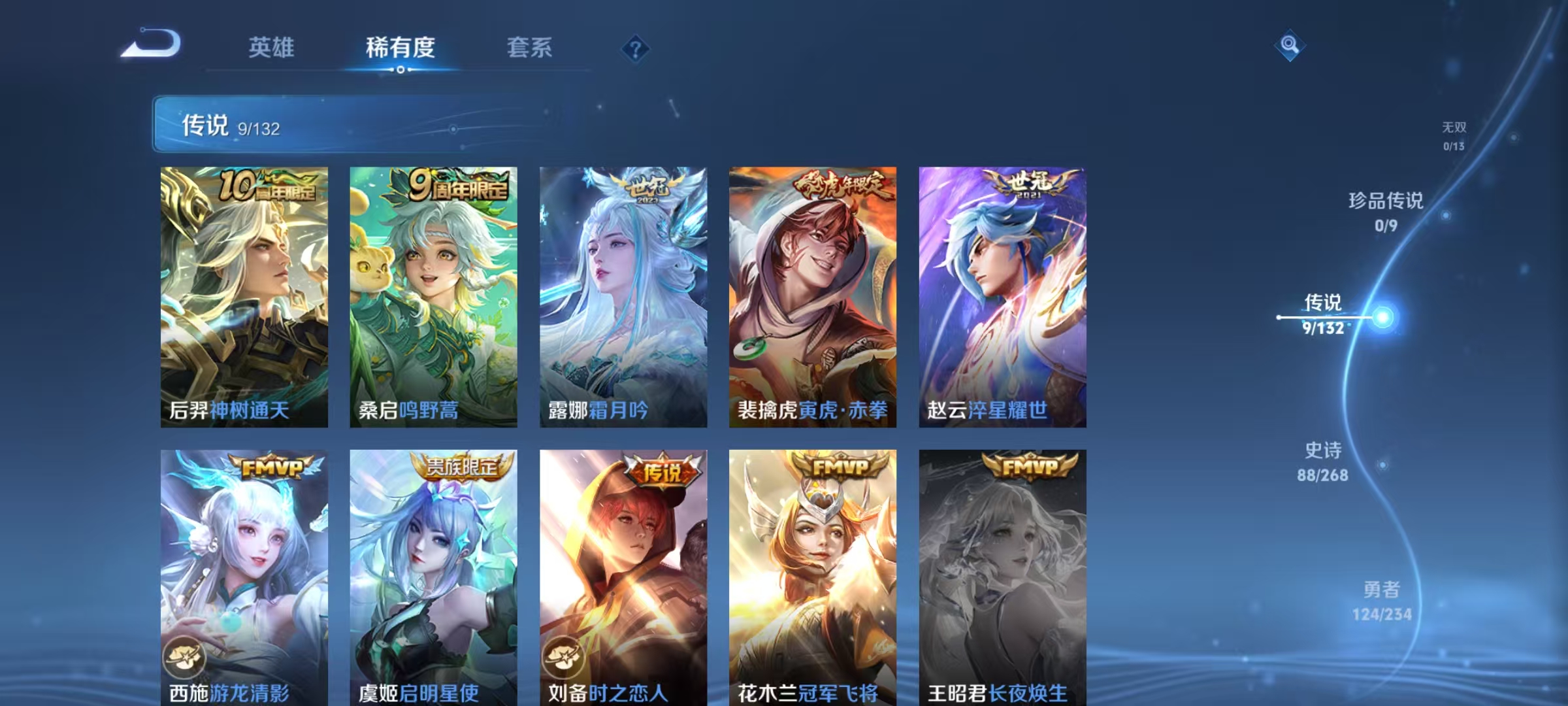Screen dimensions: 1568x706
Task: Click the question mark help icon
Action: [634, 50]
